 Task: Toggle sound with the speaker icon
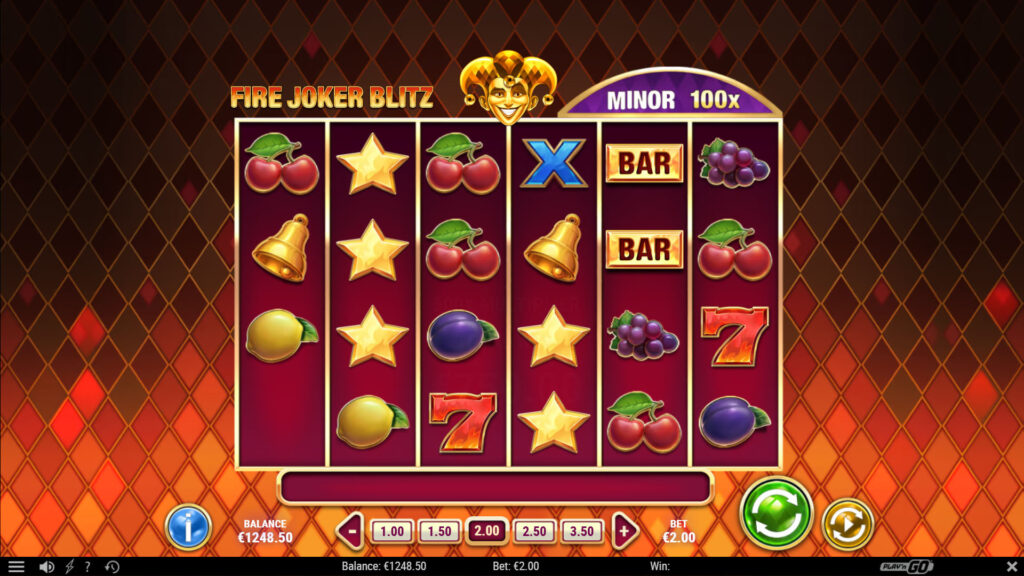point(46,567)
